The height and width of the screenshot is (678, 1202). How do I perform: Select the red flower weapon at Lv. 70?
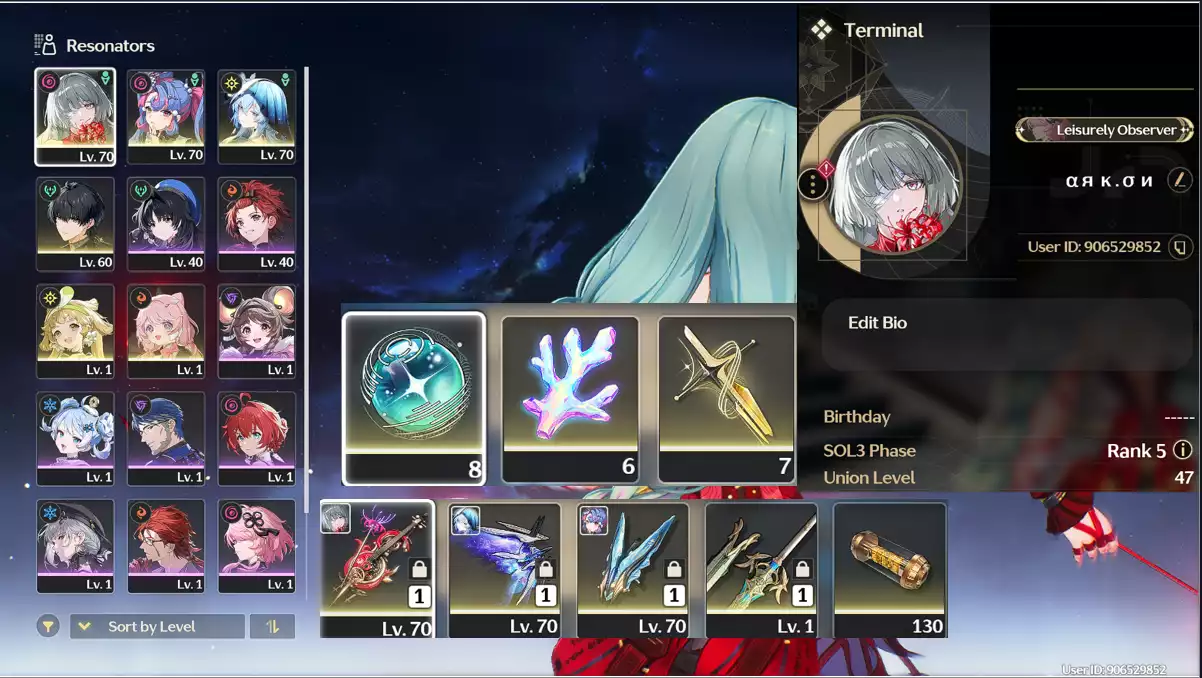377,568
